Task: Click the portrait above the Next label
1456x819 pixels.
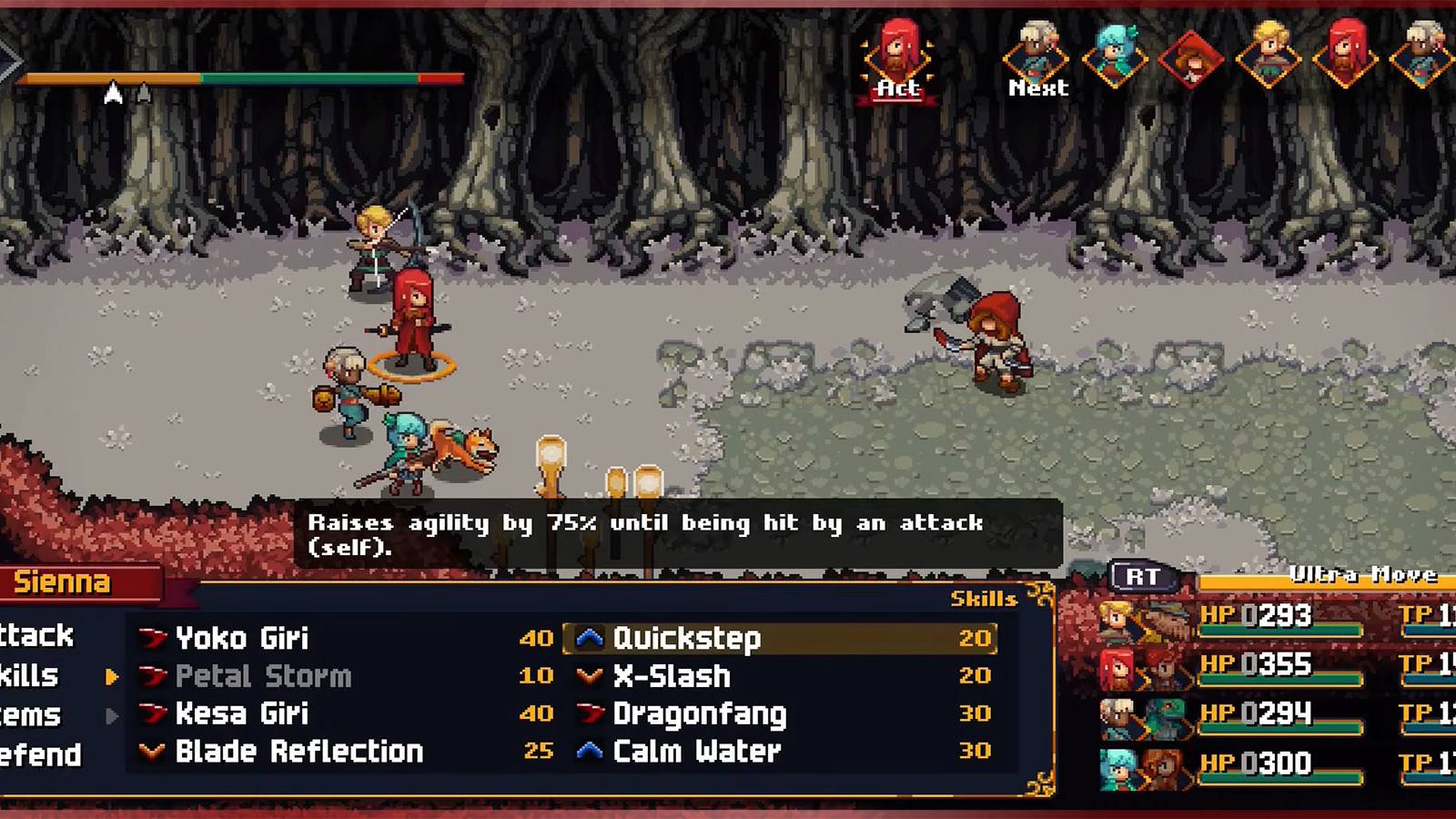Action: (x=1036, y=50)
